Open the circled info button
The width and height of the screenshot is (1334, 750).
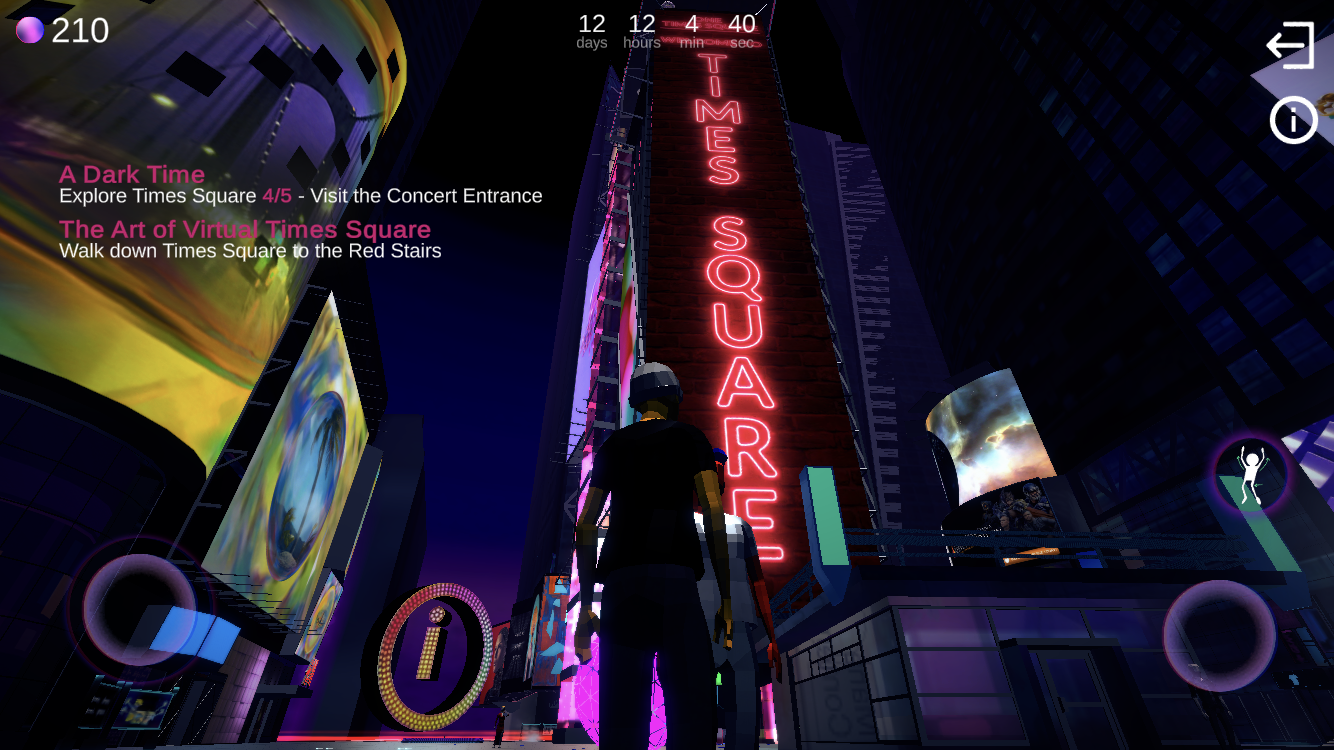1293,121
